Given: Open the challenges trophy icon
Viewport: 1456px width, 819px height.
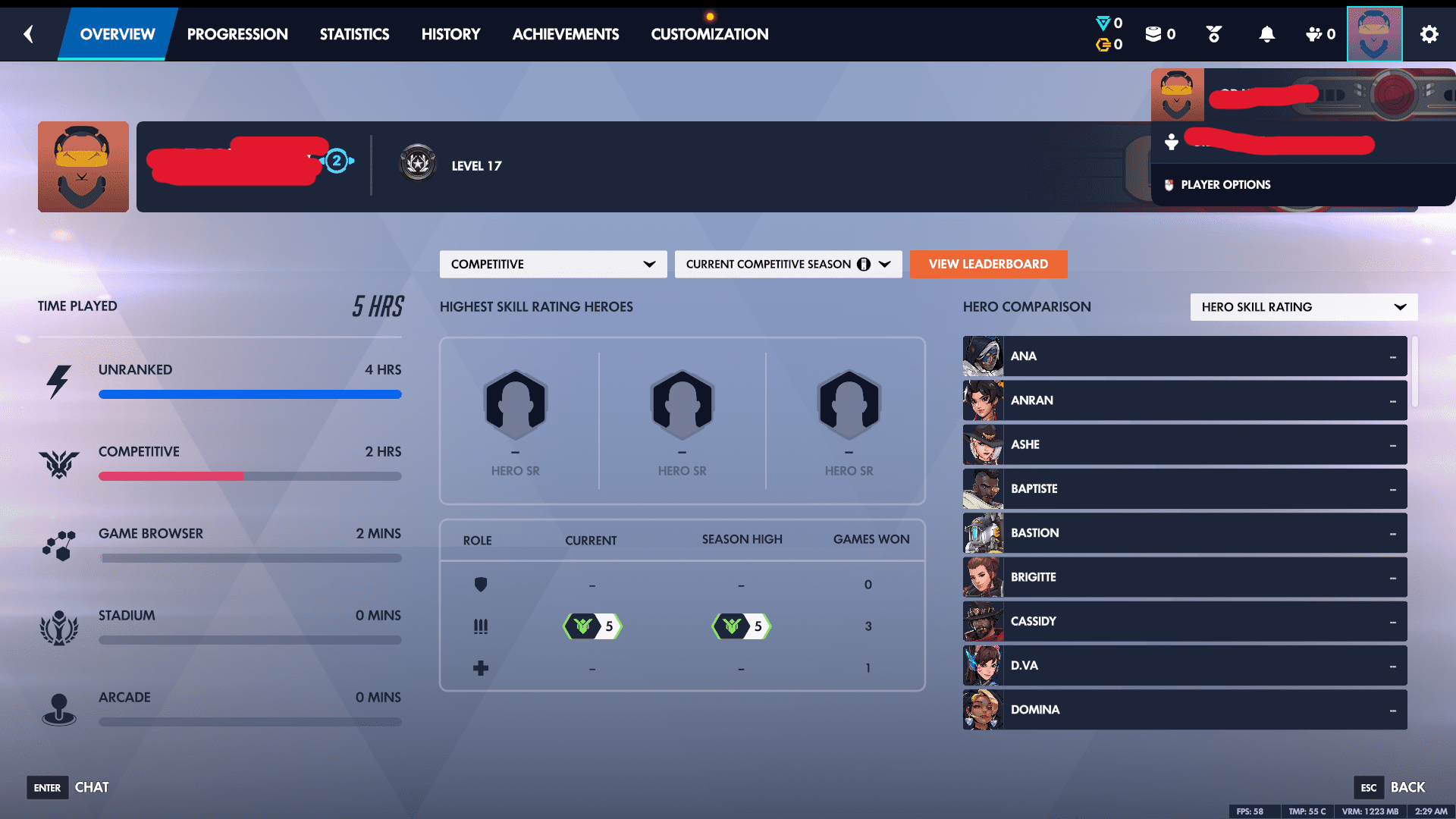Looking at the screenshot, I should [1213, 34].
